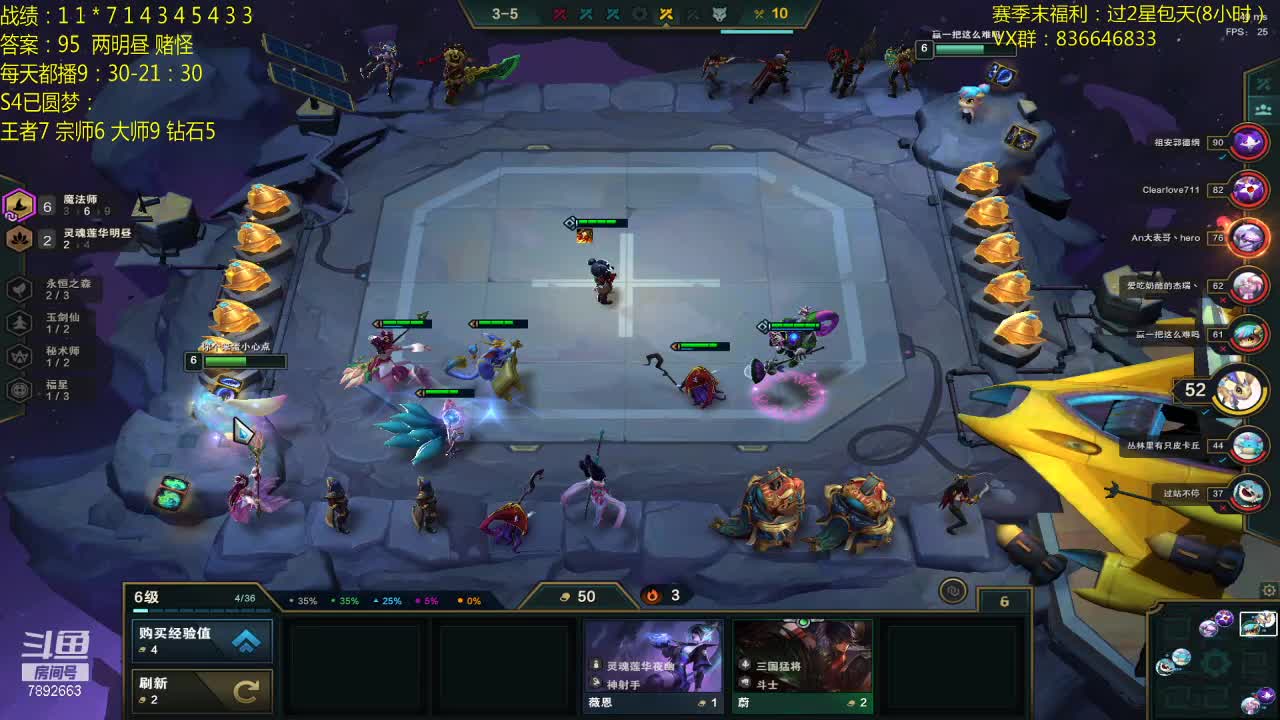
Task: Refresh the shop with 刷新
Action: (x=202, y=689)
